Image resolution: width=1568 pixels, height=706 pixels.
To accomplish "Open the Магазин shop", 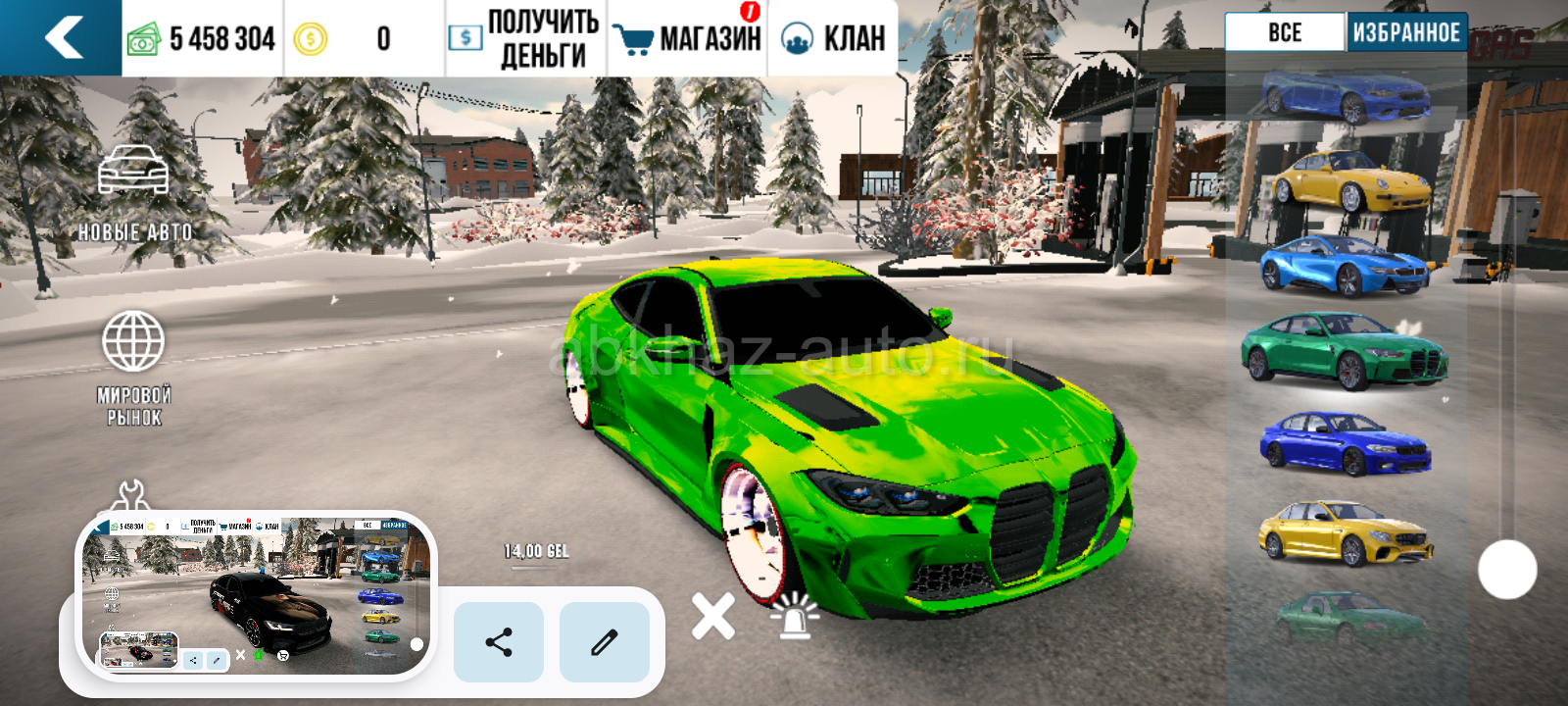I will tap(688, 38).
